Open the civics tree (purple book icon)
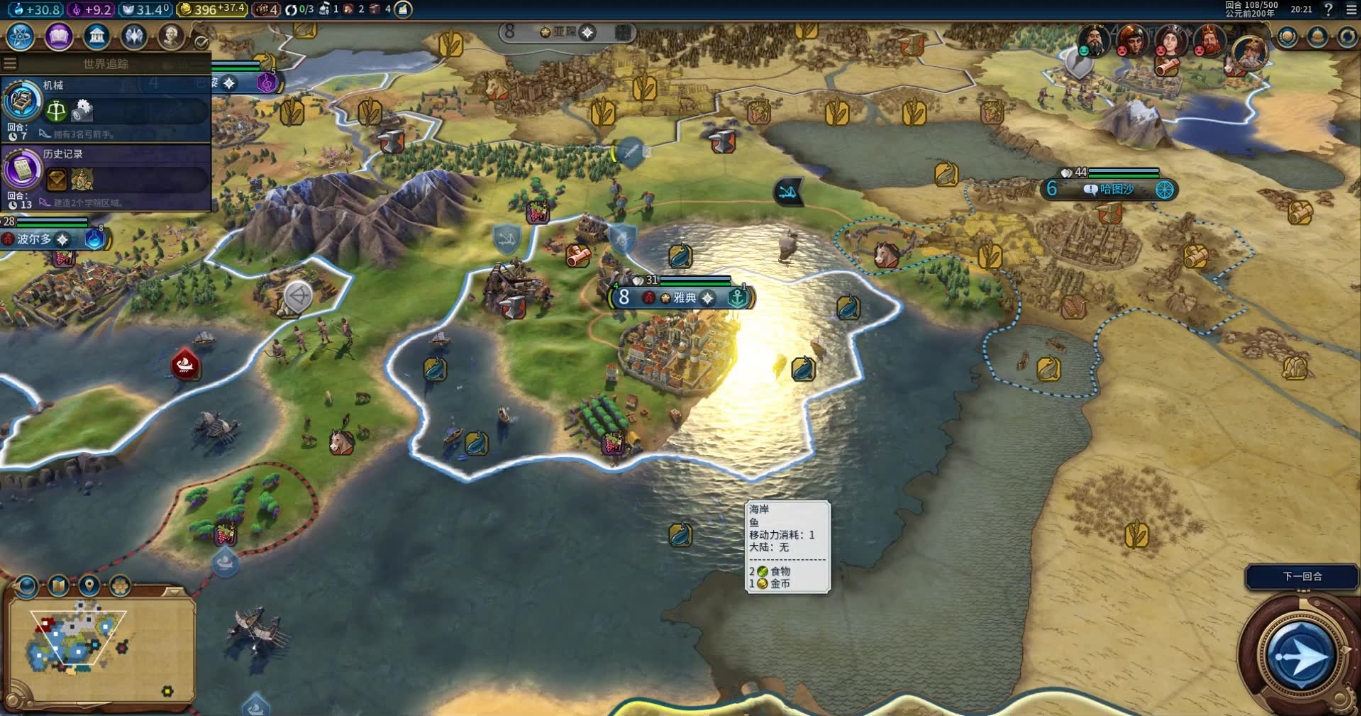 [x=58, y=38]
